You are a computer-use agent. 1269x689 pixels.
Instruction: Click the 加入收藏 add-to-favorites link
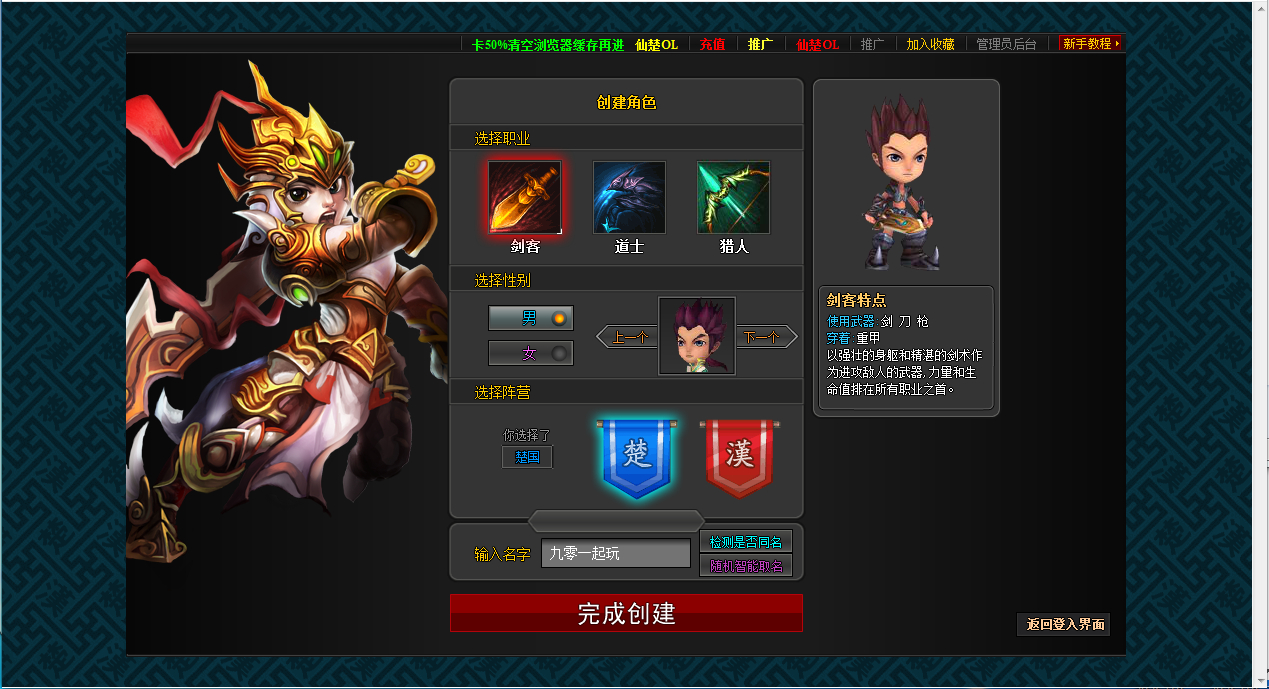tap(930, 44)
